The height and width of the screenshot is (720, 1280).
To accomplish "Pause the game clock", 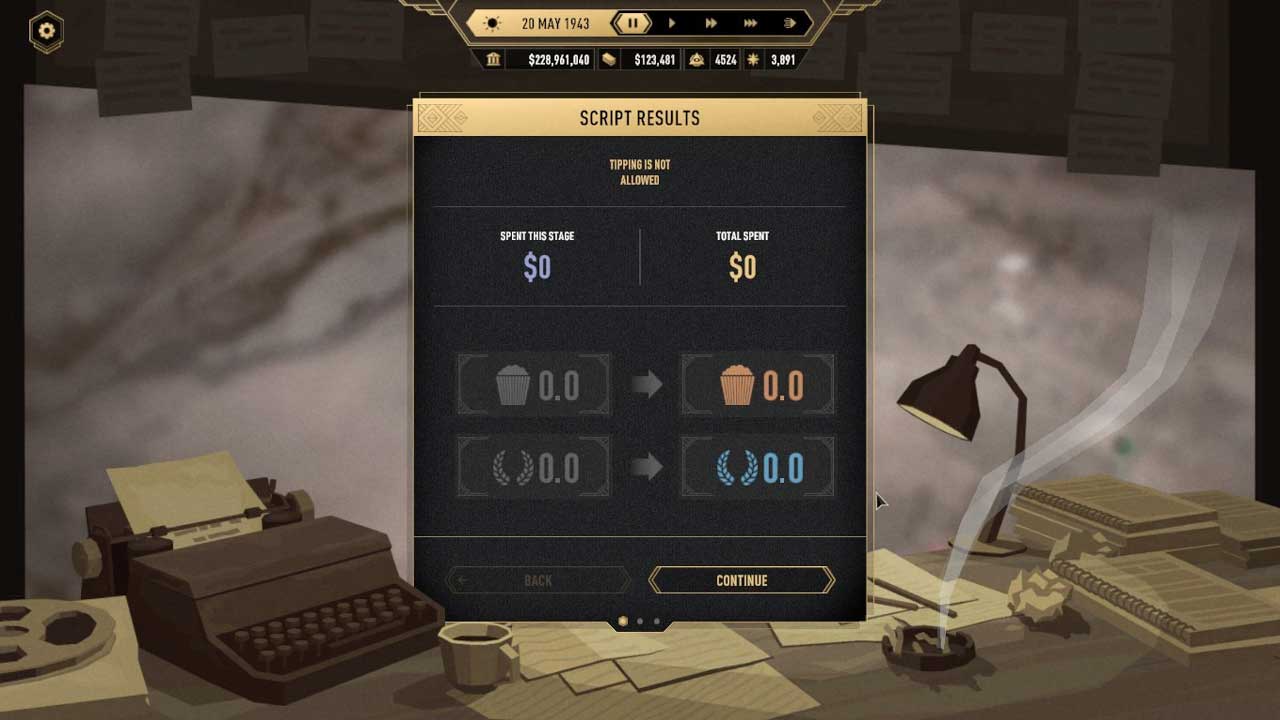I will click(632, 23).
